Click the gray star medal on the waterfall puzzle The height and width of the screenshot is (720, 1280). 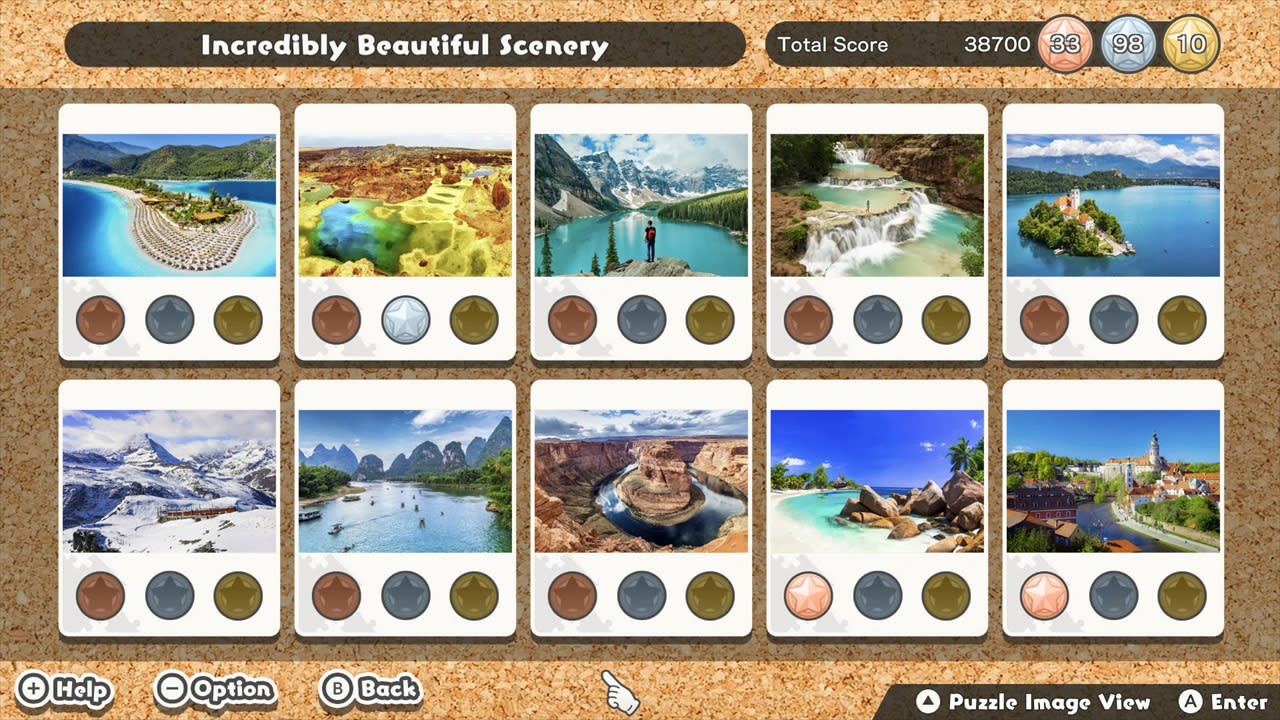point(877,320)
